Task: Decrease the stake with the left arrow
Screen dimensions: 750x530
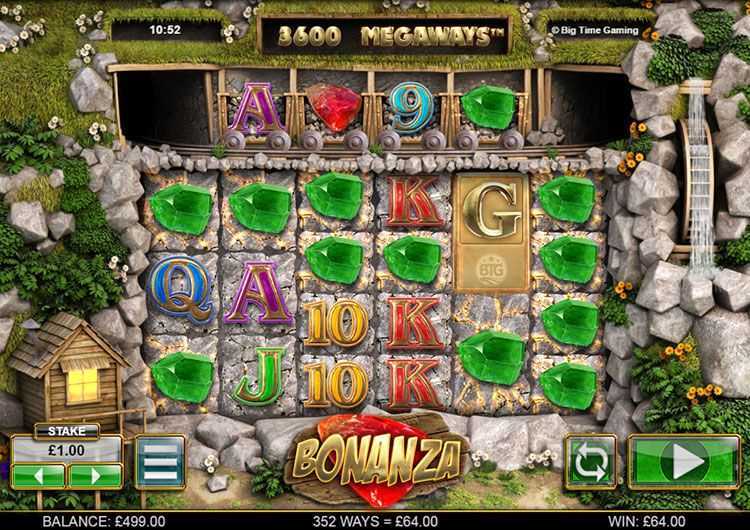Action: [x=40, y=475]
